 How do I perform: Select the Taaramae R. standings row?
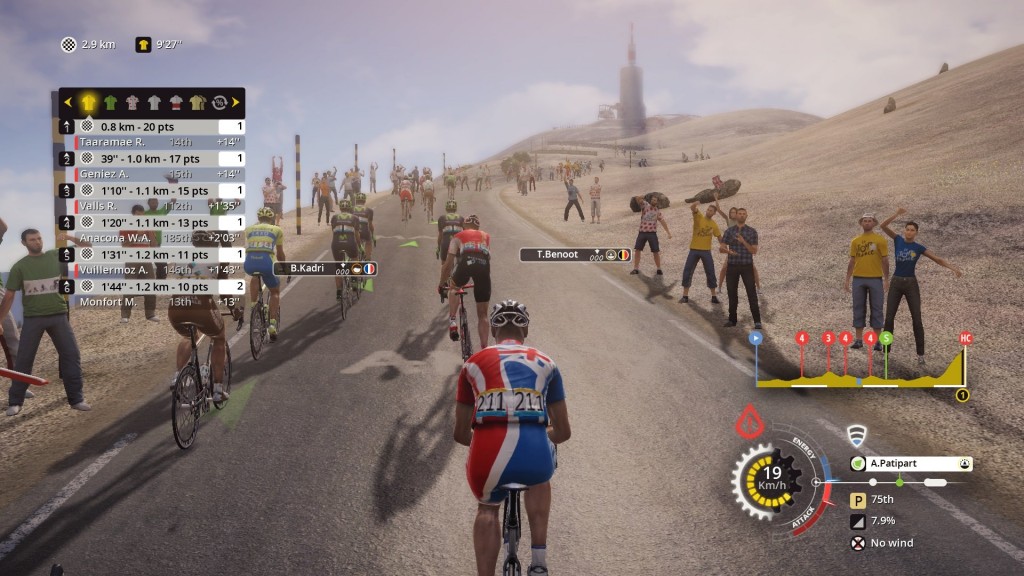pyautogui.click(x=152, y=142)
